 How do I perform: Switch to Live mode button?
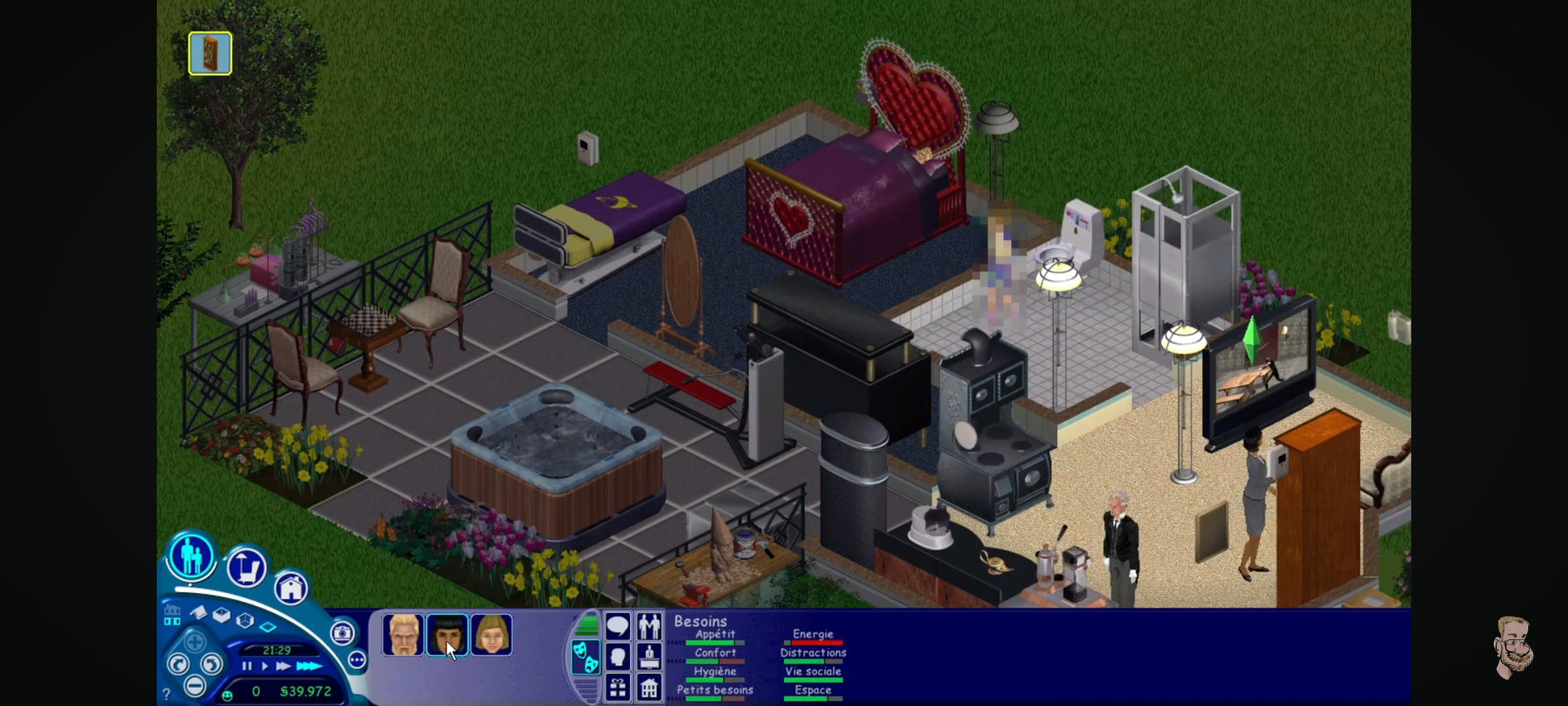pyautogui.click(x=191, y=556)
